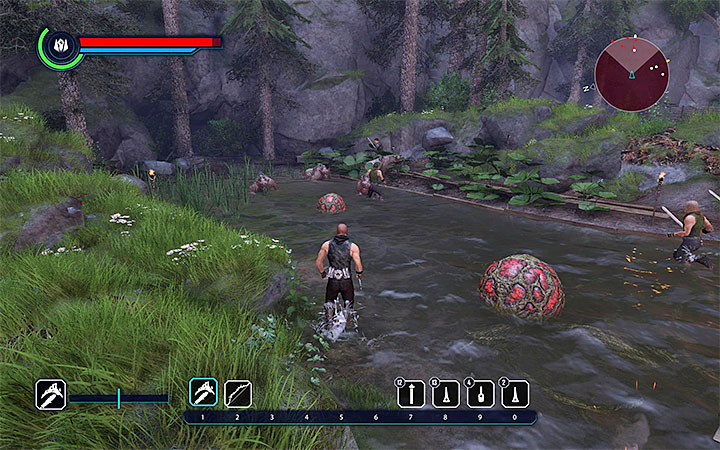
Task: Use the arrow item in slot 7
Action: pos(411,394)
